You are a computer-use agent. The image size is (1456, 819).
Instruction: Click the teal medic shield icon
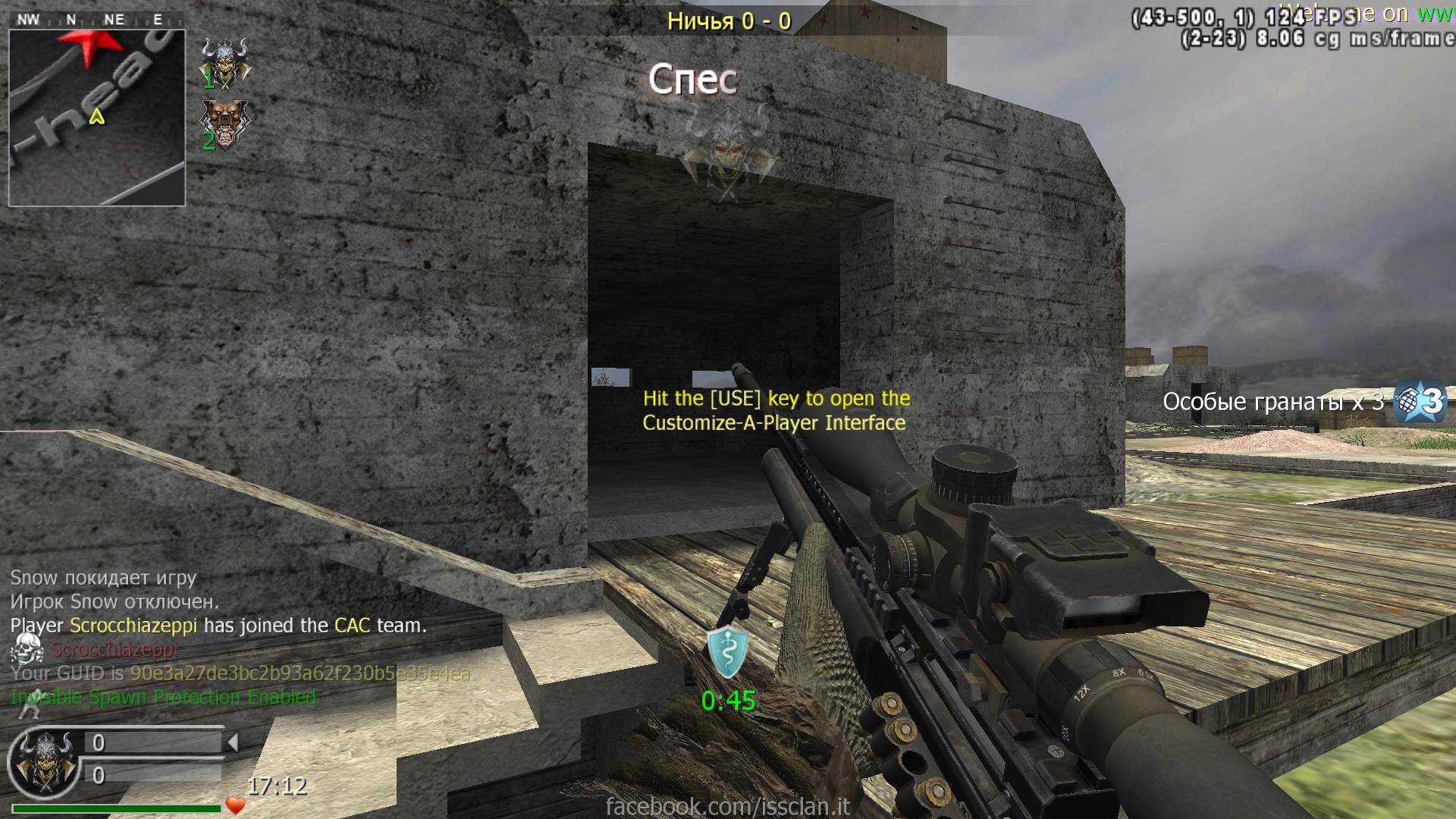pyautogui.click(x=727, y=651)
